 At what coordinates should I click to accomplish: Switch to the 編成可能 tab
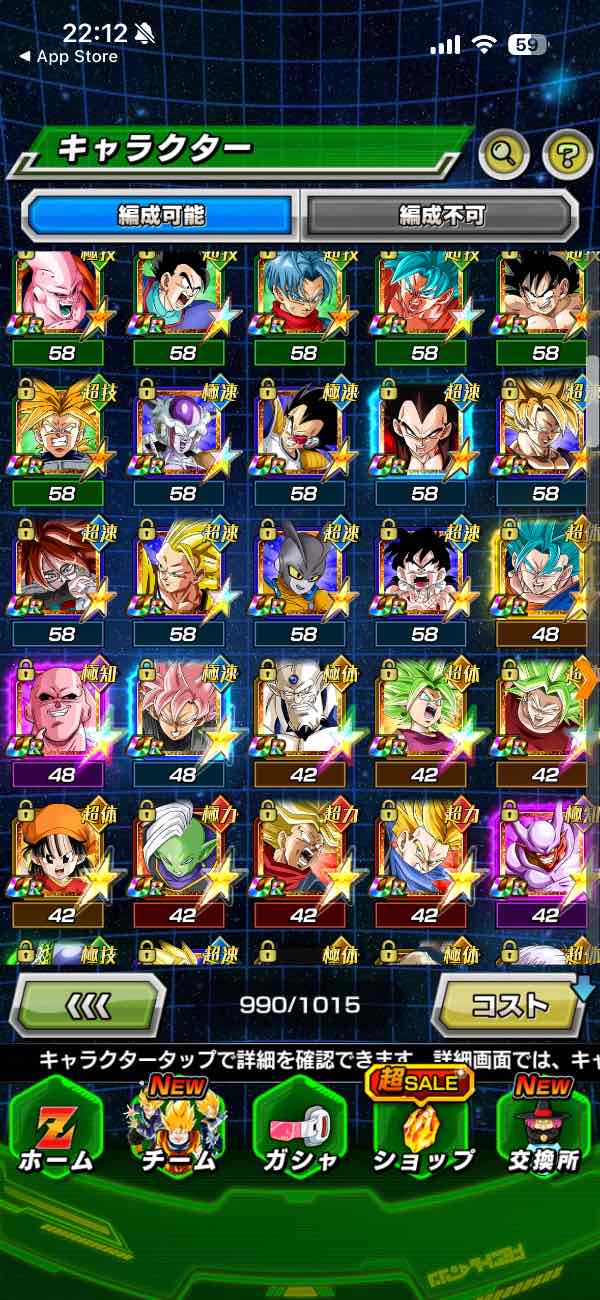tap(161, 214)
